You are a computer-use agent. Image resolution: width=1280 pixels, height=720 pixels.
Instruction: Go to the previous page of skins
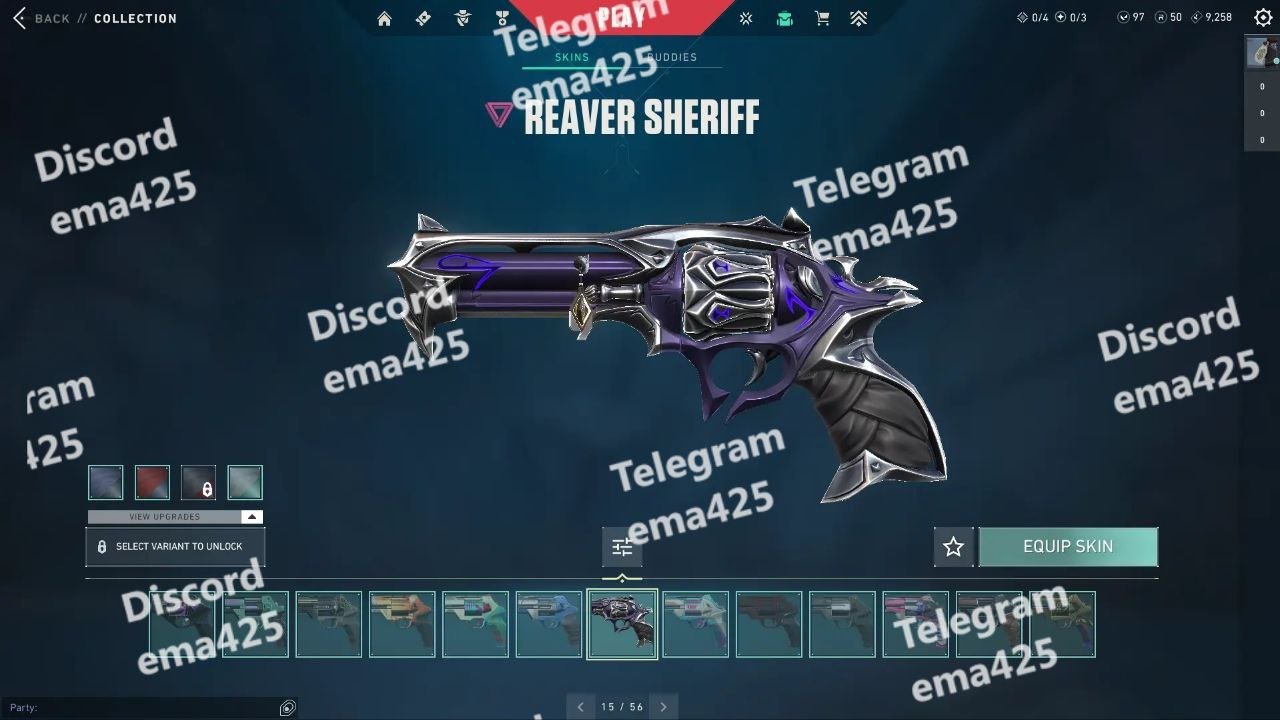pyautogui.click(x=581, y=707)
